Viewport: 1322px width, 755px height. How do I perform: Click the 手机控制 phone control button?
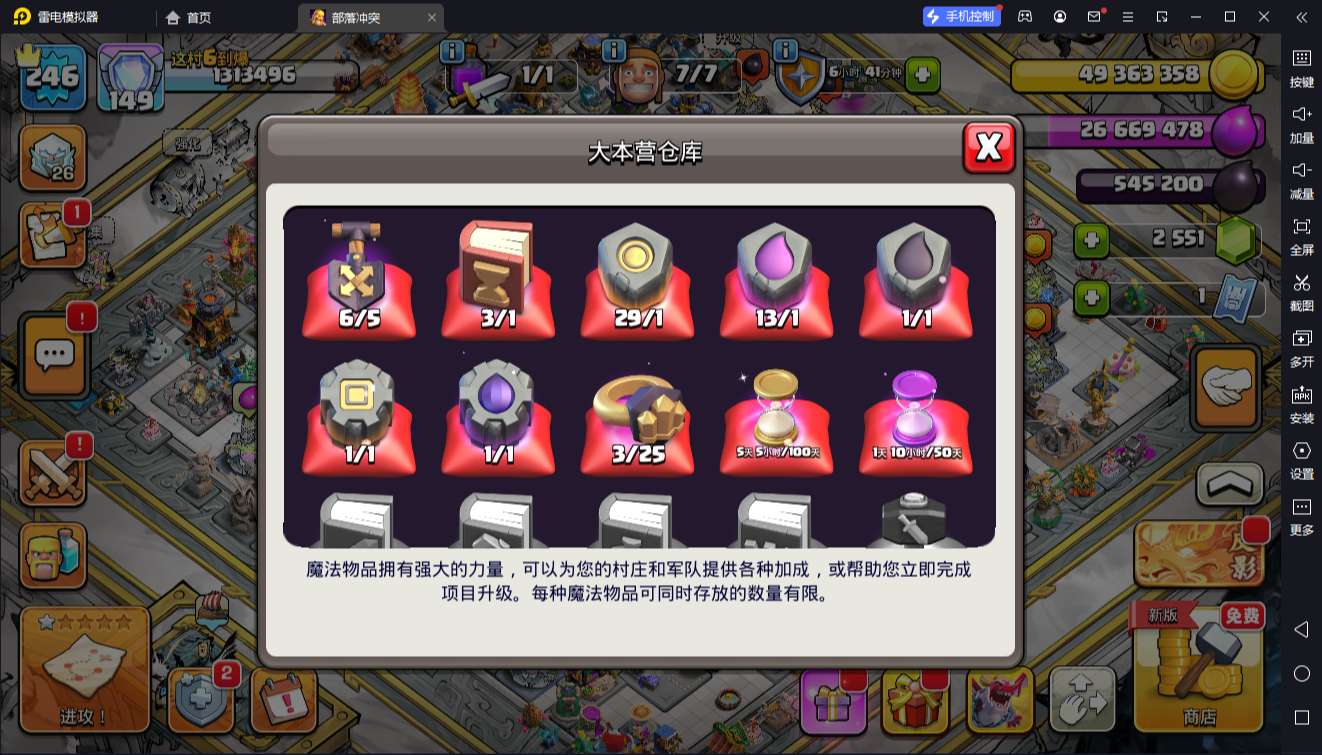click(x=963, y=17)
